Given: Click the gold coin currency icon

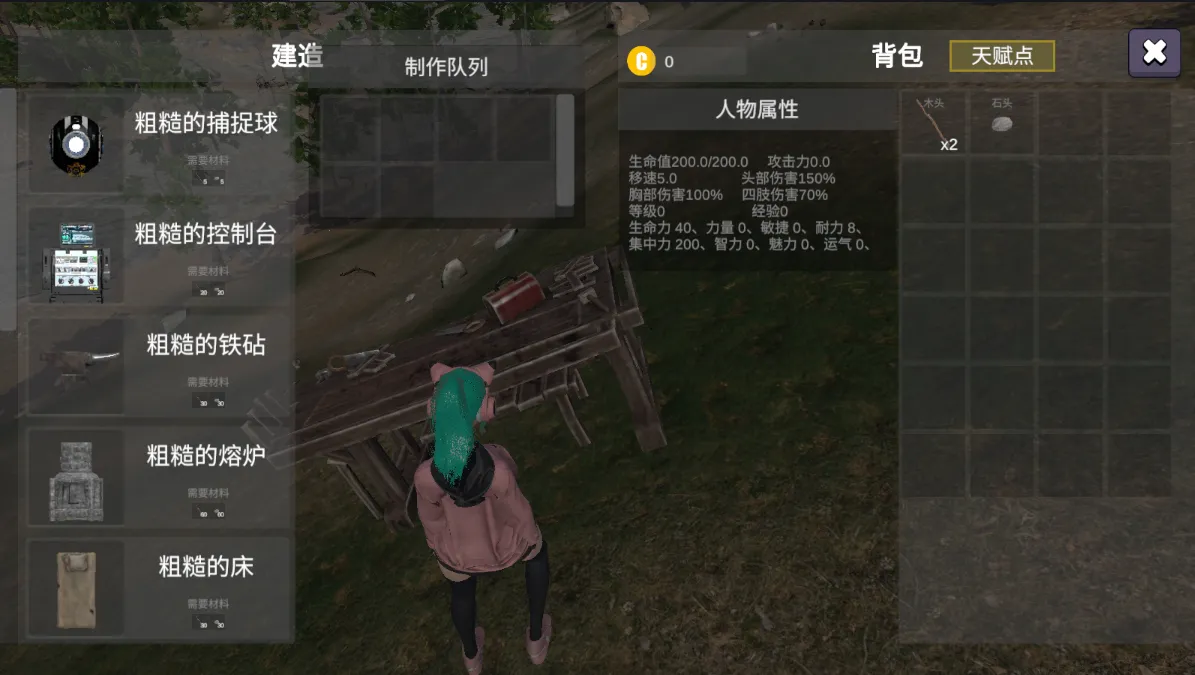Looking at the screenshot, I should click(641, 61).
